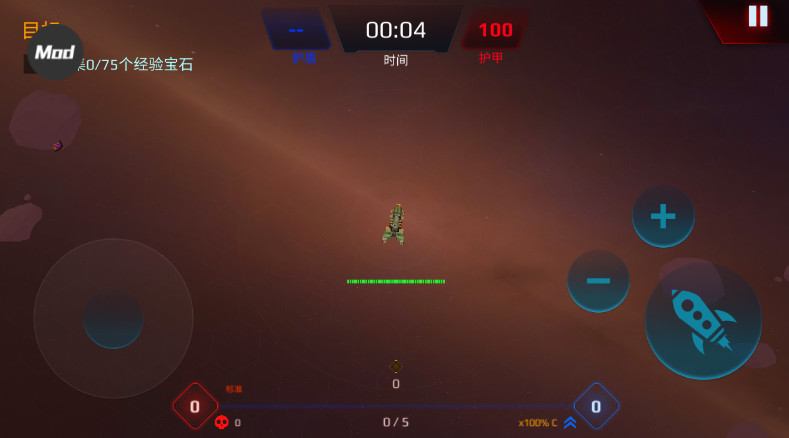Tap the minus zoom button
Image resolution: width=789 pixels, height=438 pixels.
(x=598, y=281)
